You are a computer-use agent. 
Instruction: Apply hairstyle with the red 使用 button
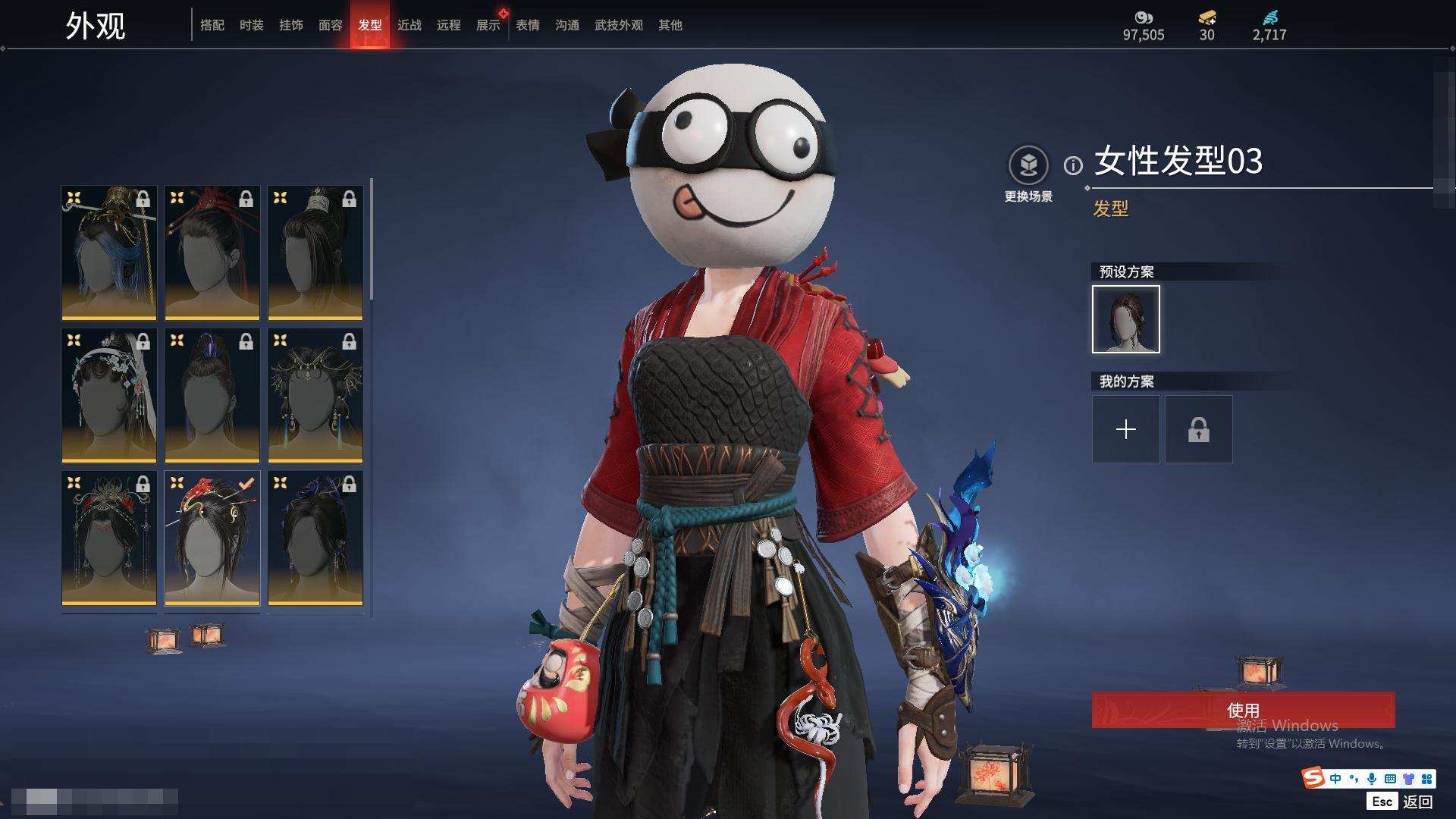coord(1243,710)
